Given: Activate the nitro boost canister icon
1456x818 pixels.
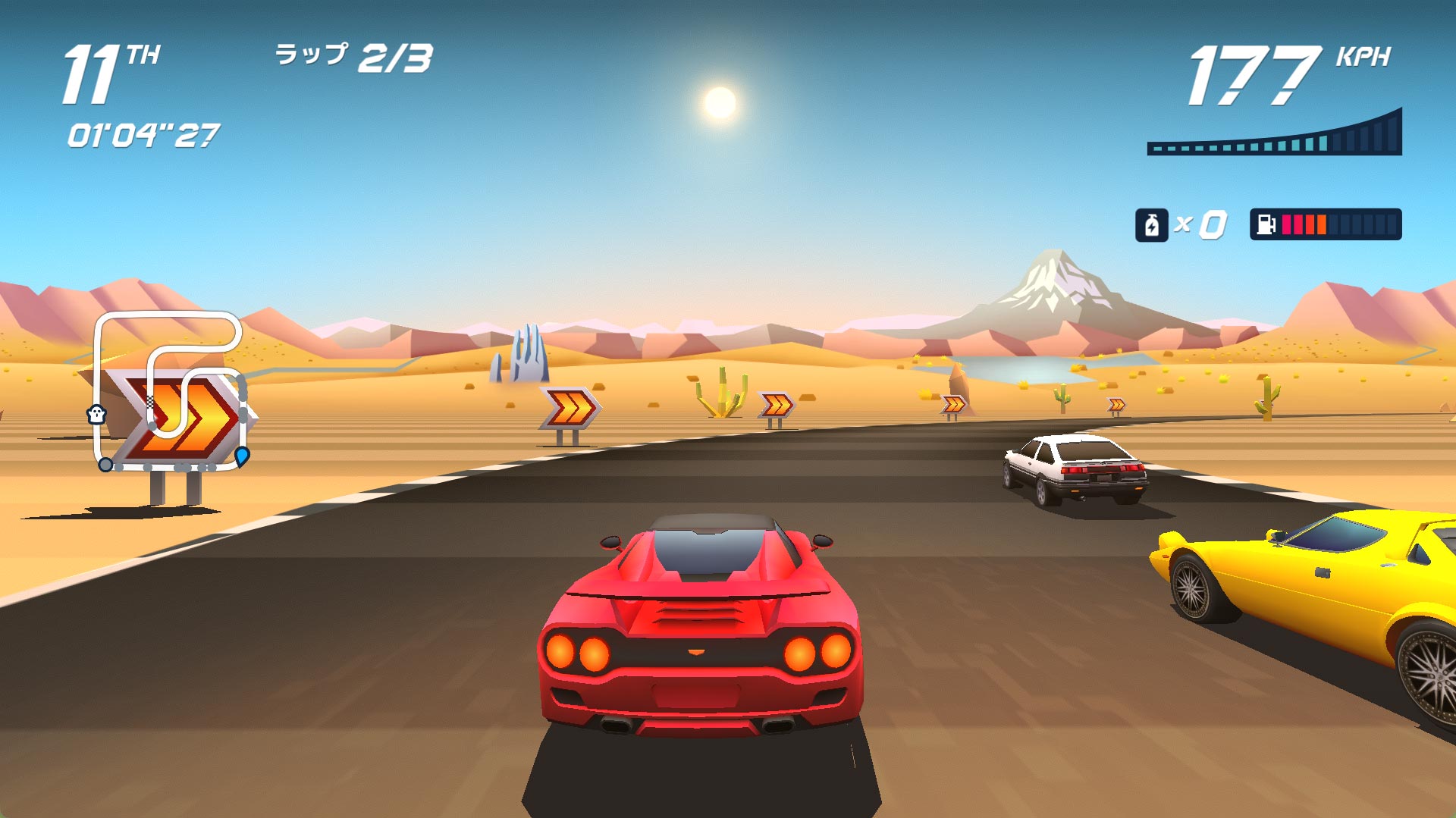Looking at the screenshot, I should click(1151, 225).
